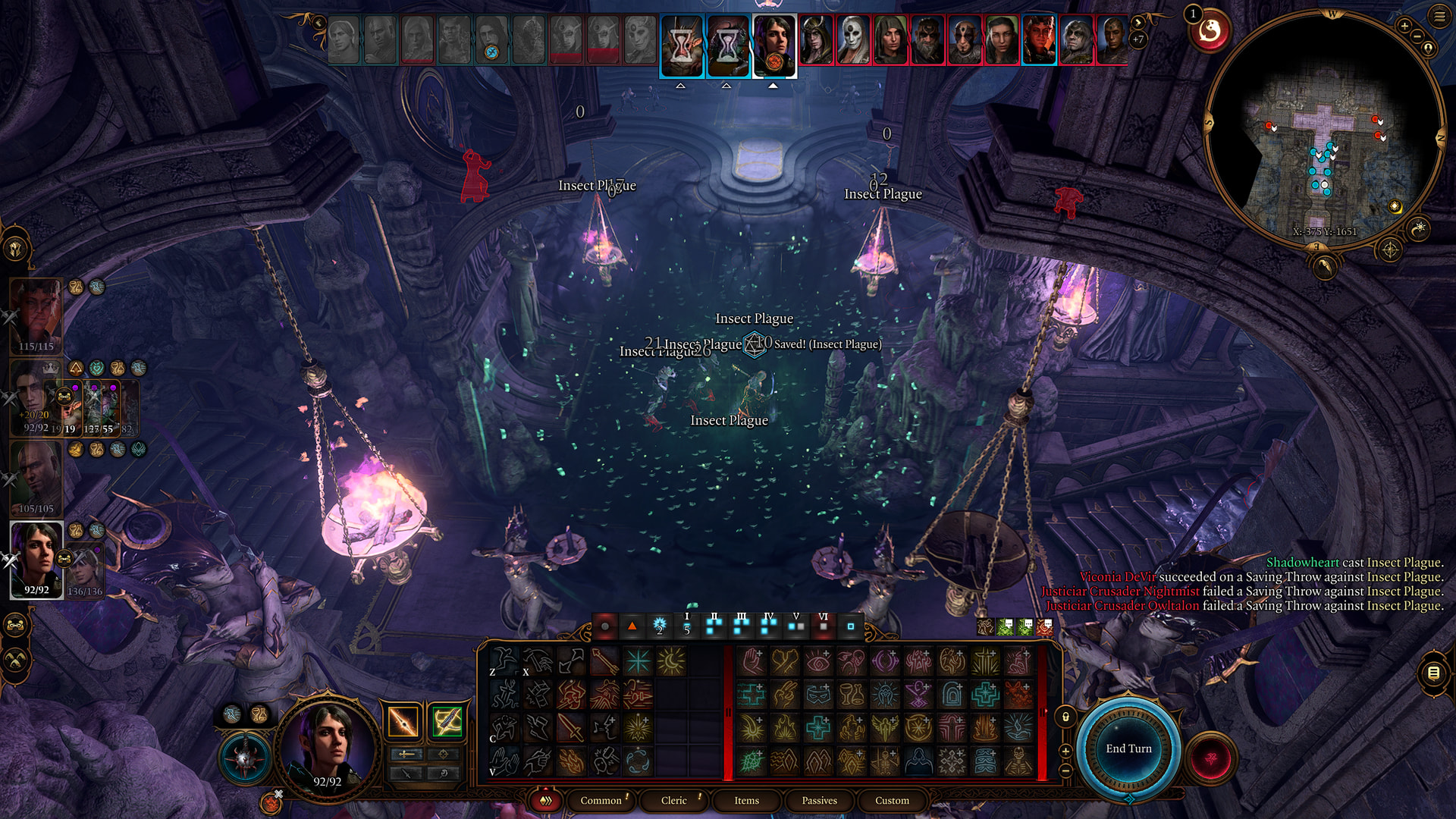Toggle the hotbar lock button
The height and width of the screenshot is (819, 1456).
tap(1065, 717)
